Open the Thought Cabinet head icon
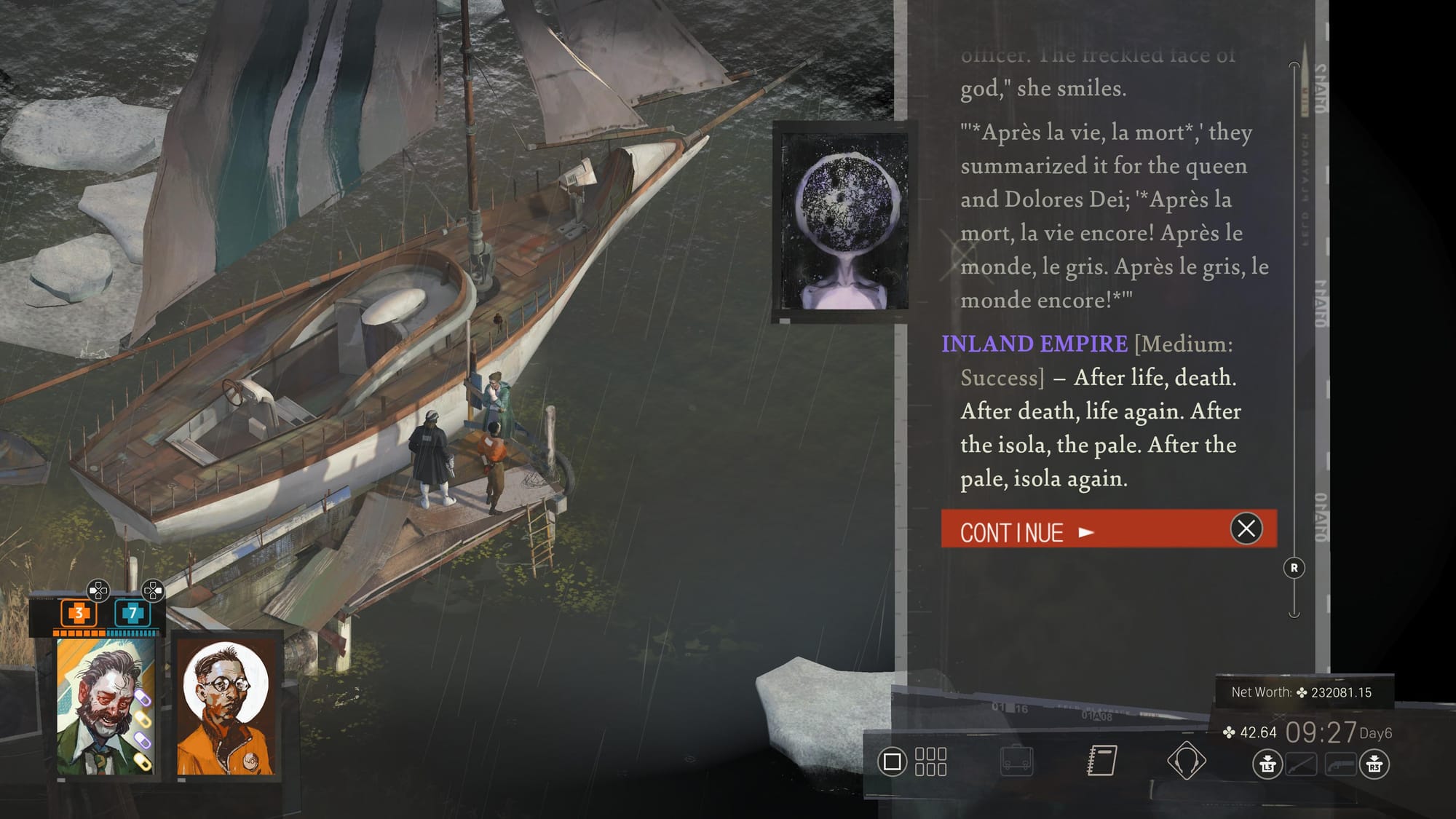The height and width of the screenshot is (819, 1456). coord(1186,761)
